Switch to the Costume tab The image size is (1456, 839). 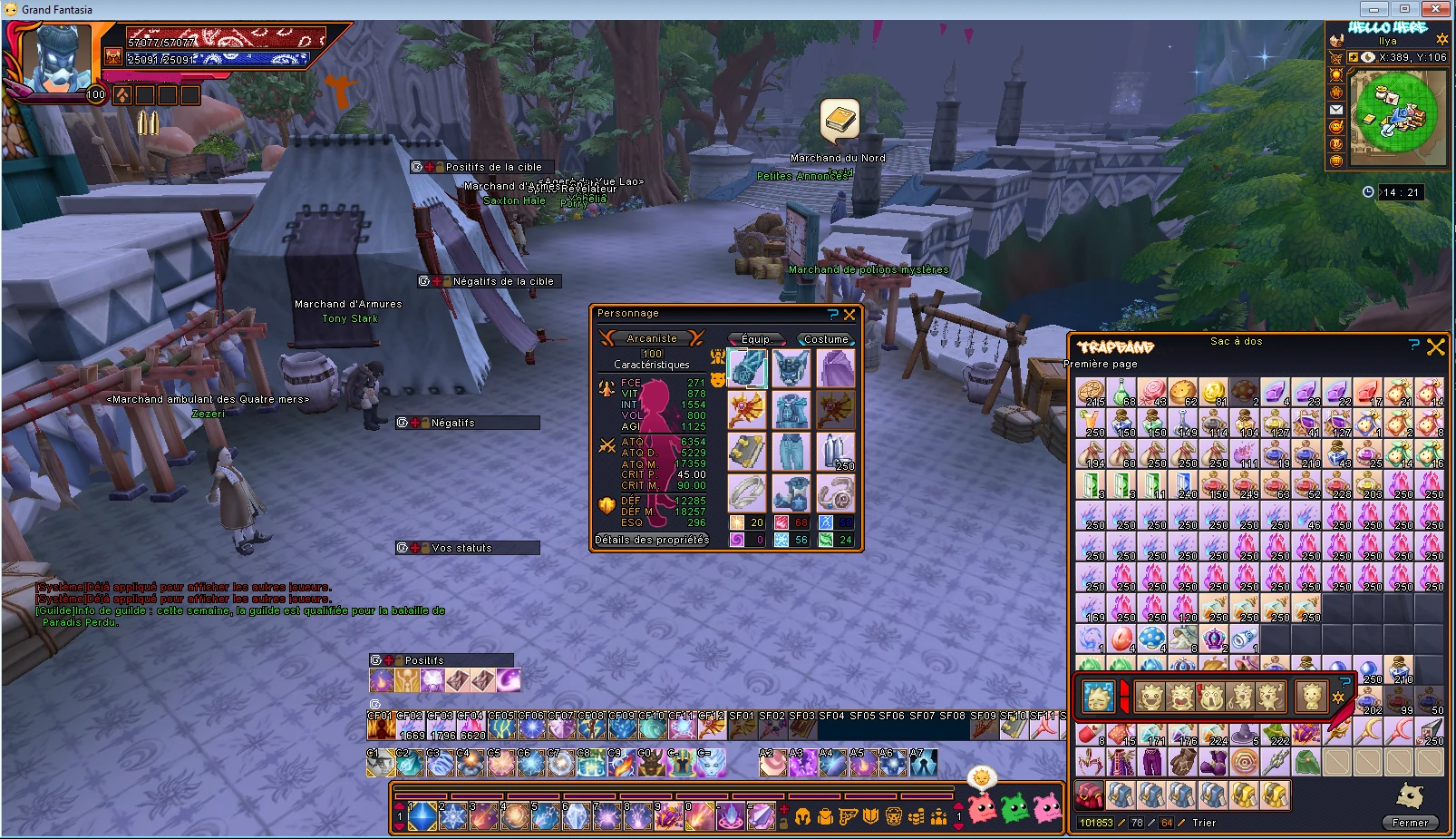[825, 339]
